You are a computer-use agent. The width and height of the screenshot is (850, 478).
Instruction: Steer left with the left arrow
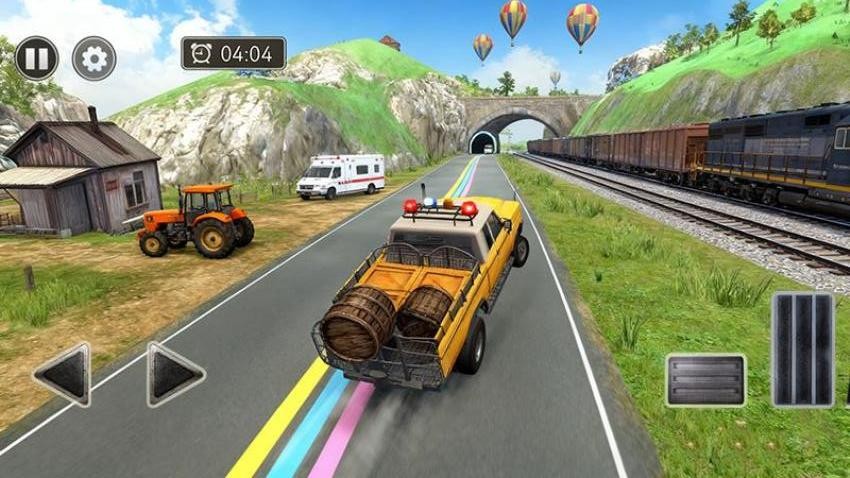pos(62,375)
